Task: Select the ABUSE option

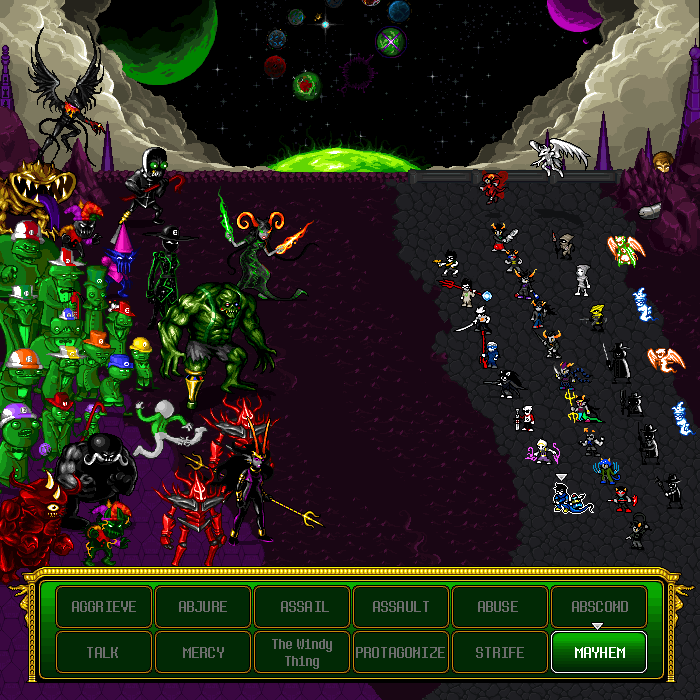Action: pyautogui.click(x=499, y=607)
